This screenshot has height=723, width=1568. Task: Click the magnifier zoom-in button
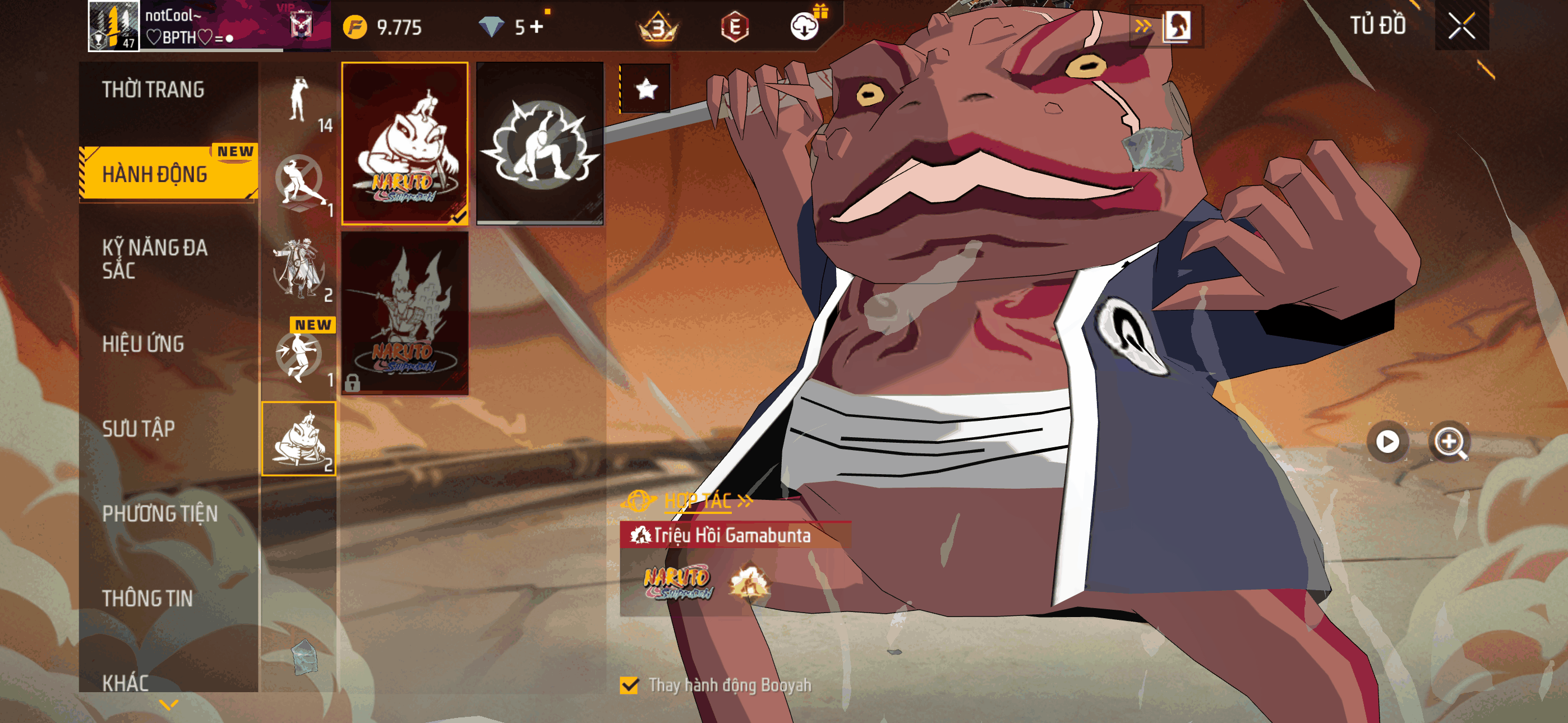(1449, 441)
